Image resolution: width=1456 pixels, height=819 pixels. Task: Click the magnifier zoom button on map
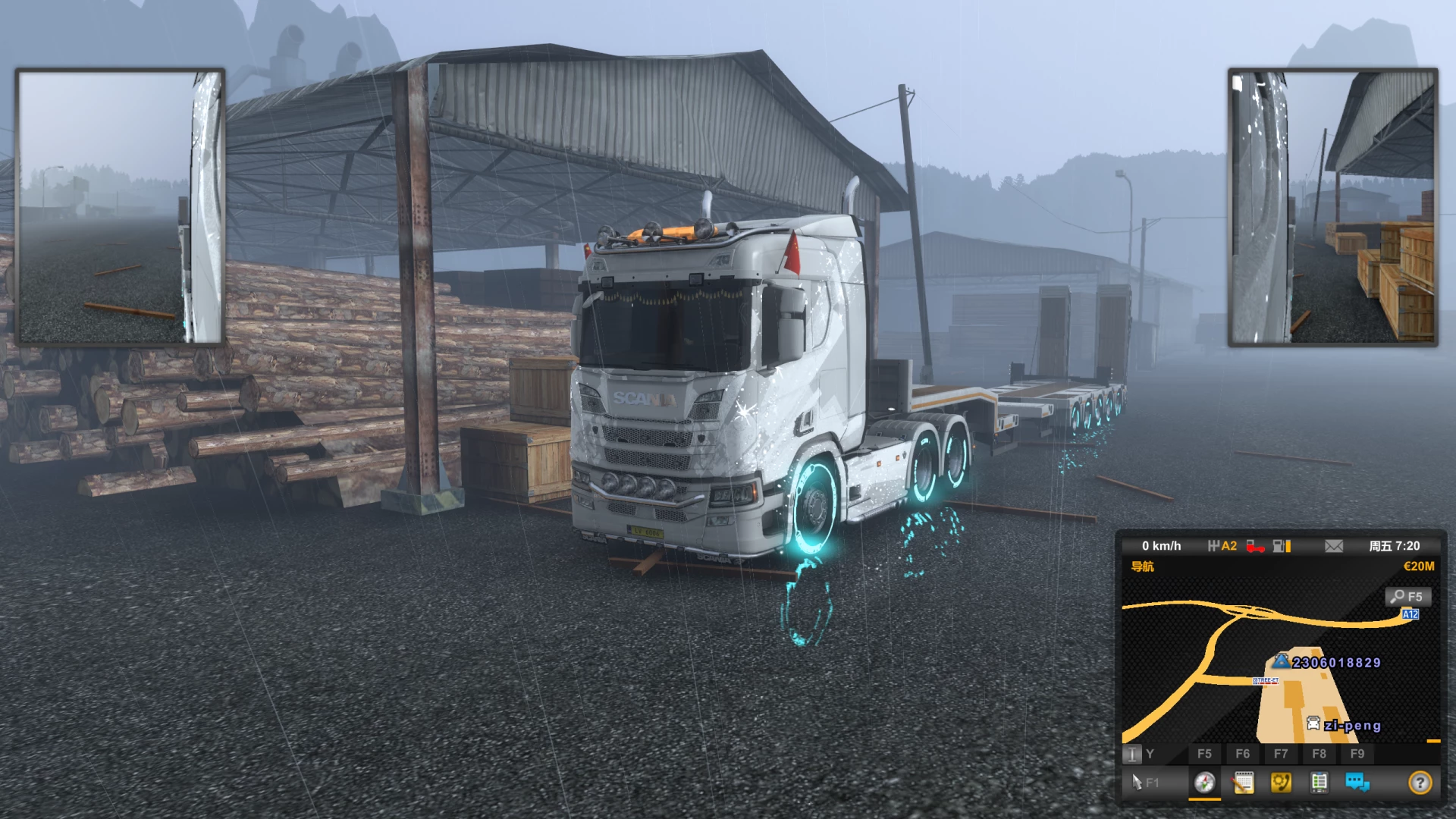pos(1407,597)
